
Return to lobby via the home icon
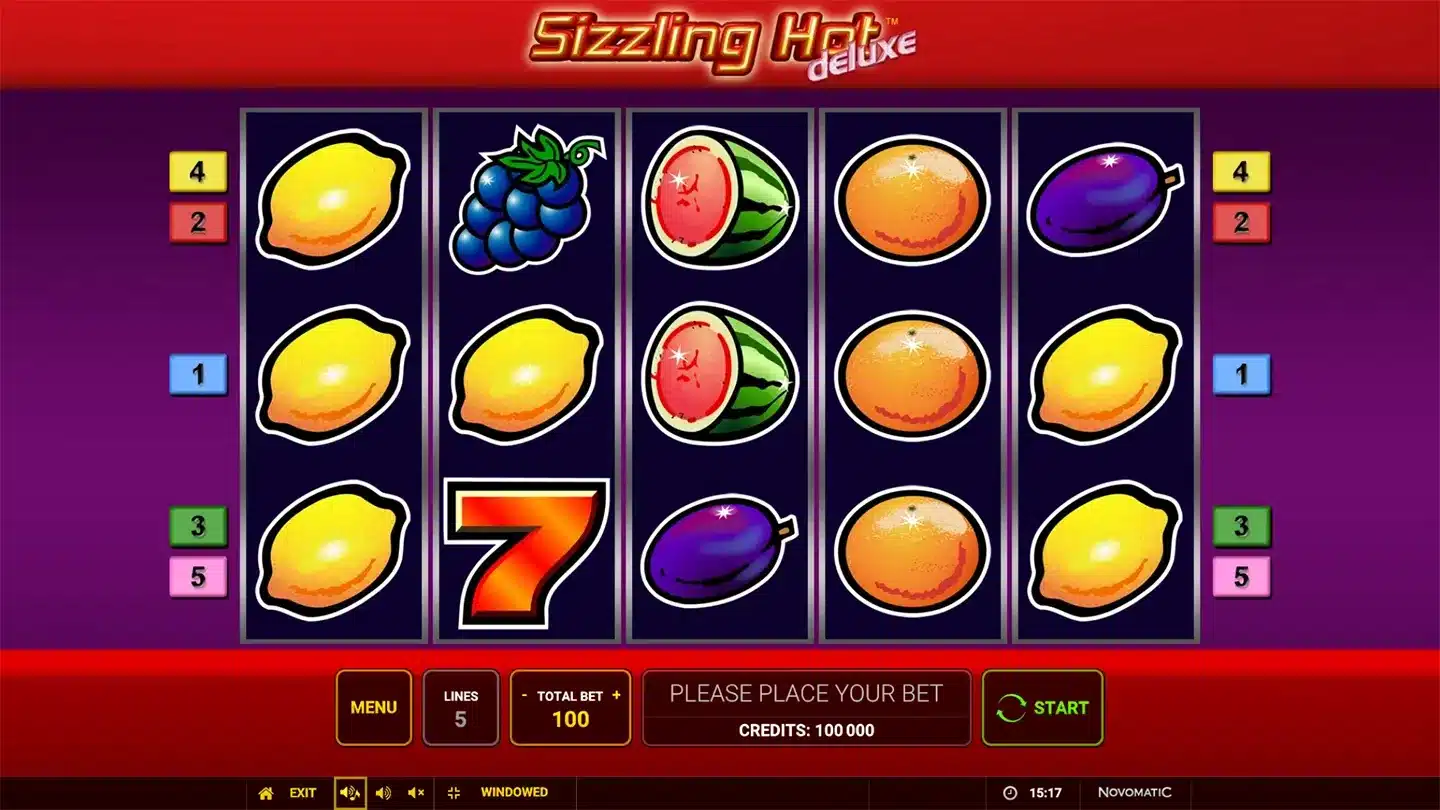(264, 792)
